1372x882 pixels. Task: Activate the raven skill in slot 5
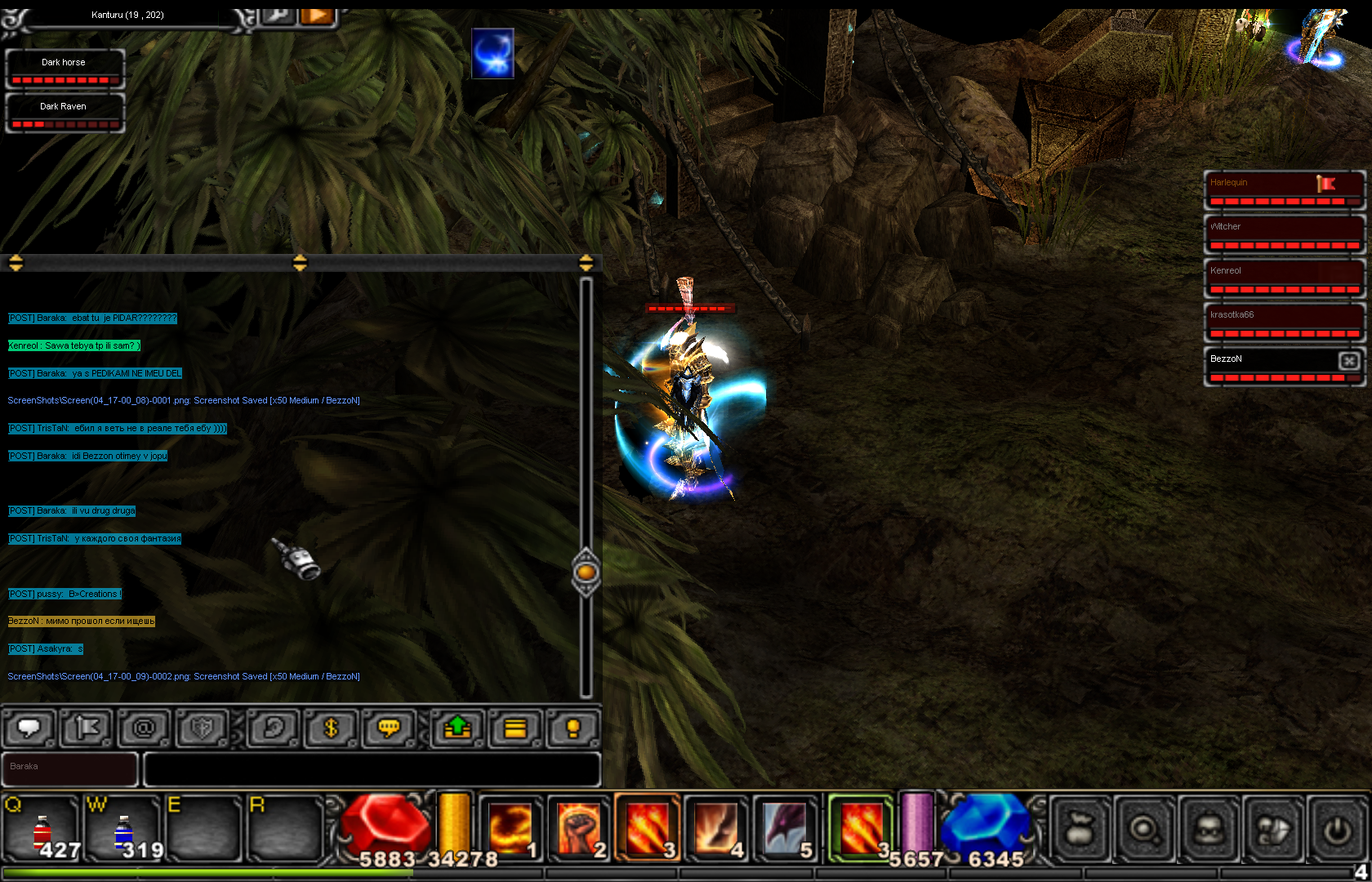click(785, 828)
